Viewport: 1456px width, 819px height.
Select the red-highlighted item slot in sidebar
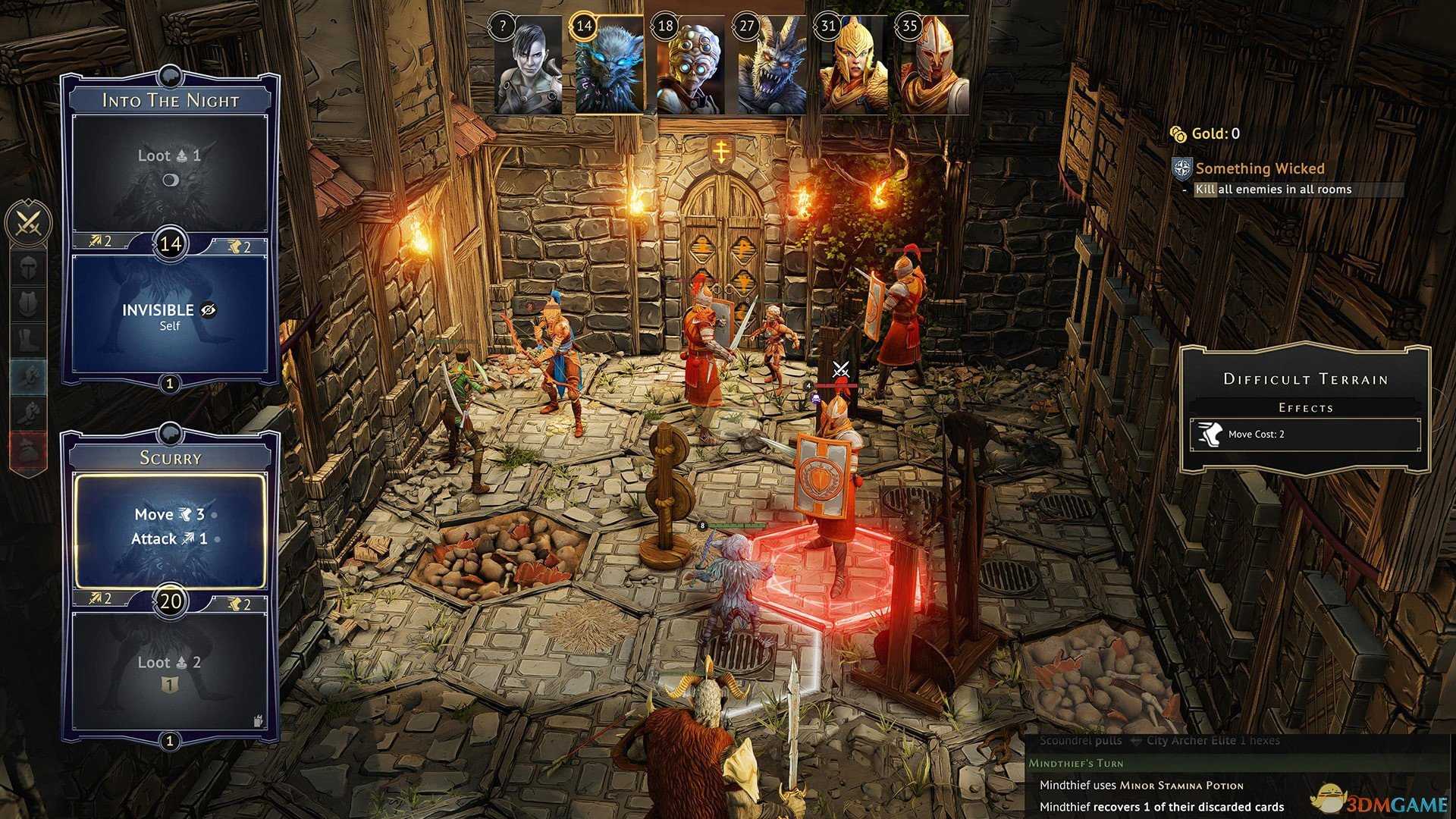29,450
